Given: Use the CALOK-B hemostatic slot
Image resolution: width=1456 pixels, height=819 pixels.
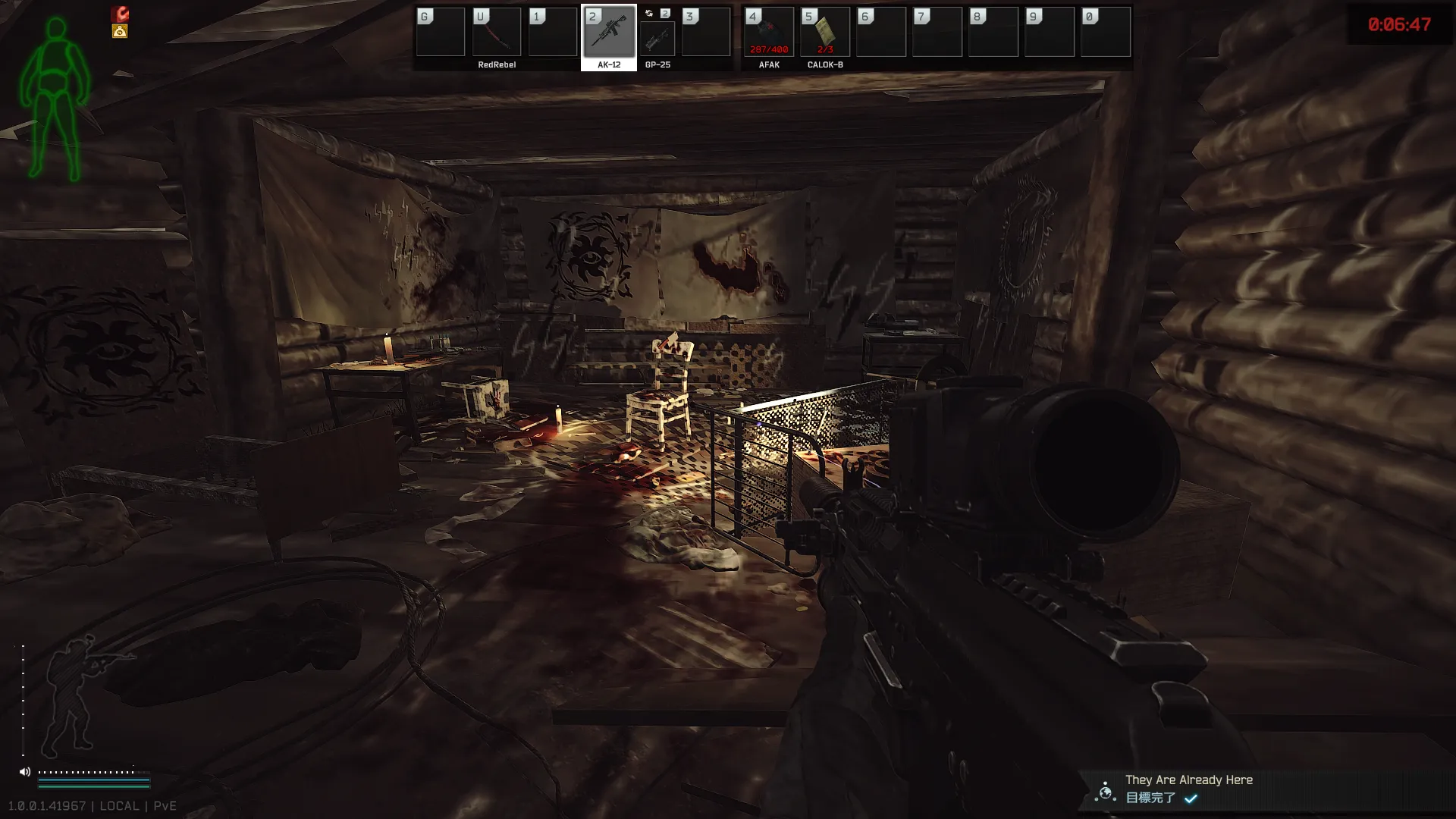Looking at the screenshot, I should point(825,33).
